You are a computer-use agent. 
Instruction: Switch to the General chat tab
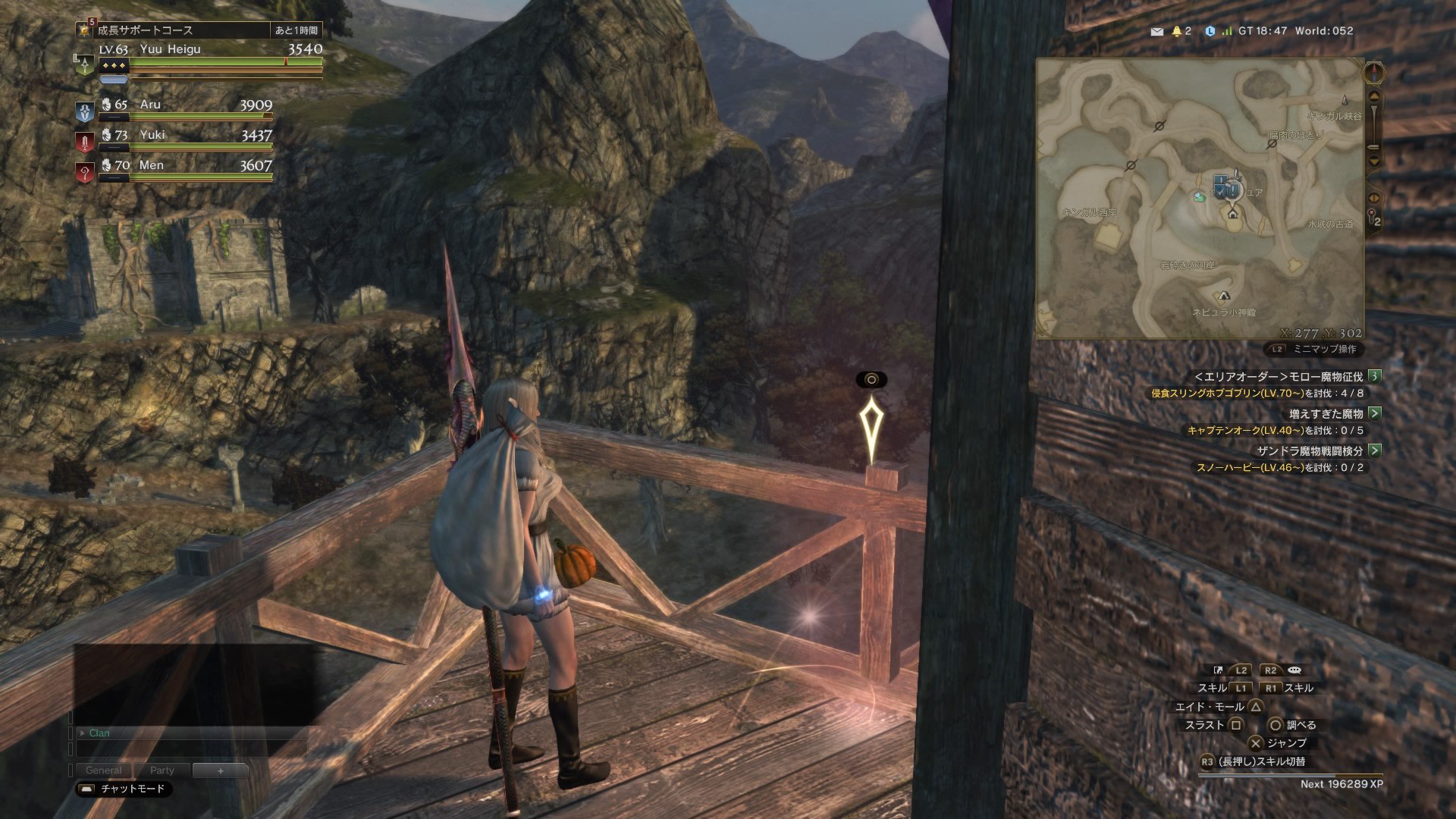(103, 770)
